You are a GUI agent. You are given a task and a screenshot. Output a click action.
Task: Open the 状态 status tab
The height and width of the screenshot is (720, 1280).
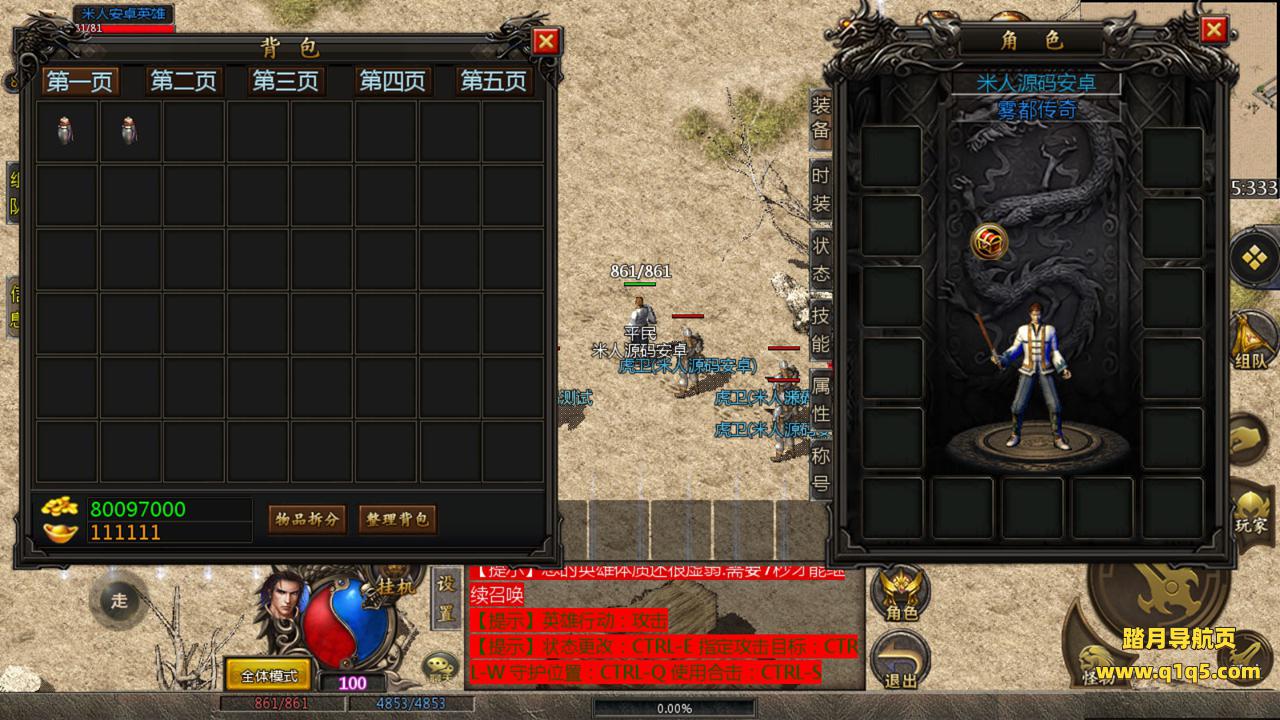[821, 259]
